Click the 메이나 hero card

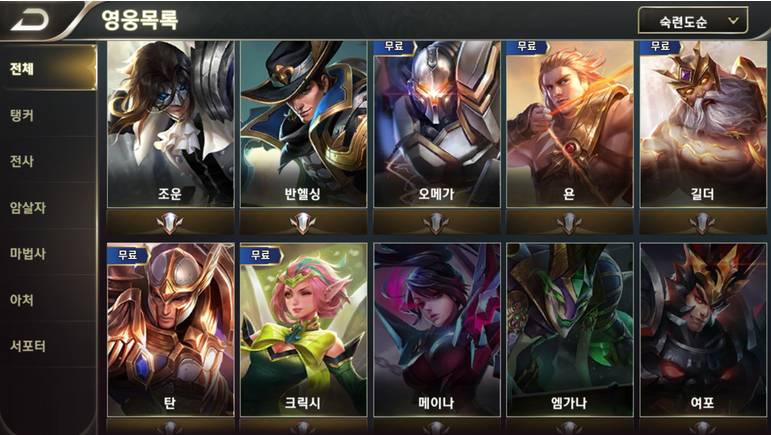(x=437, y=330)
